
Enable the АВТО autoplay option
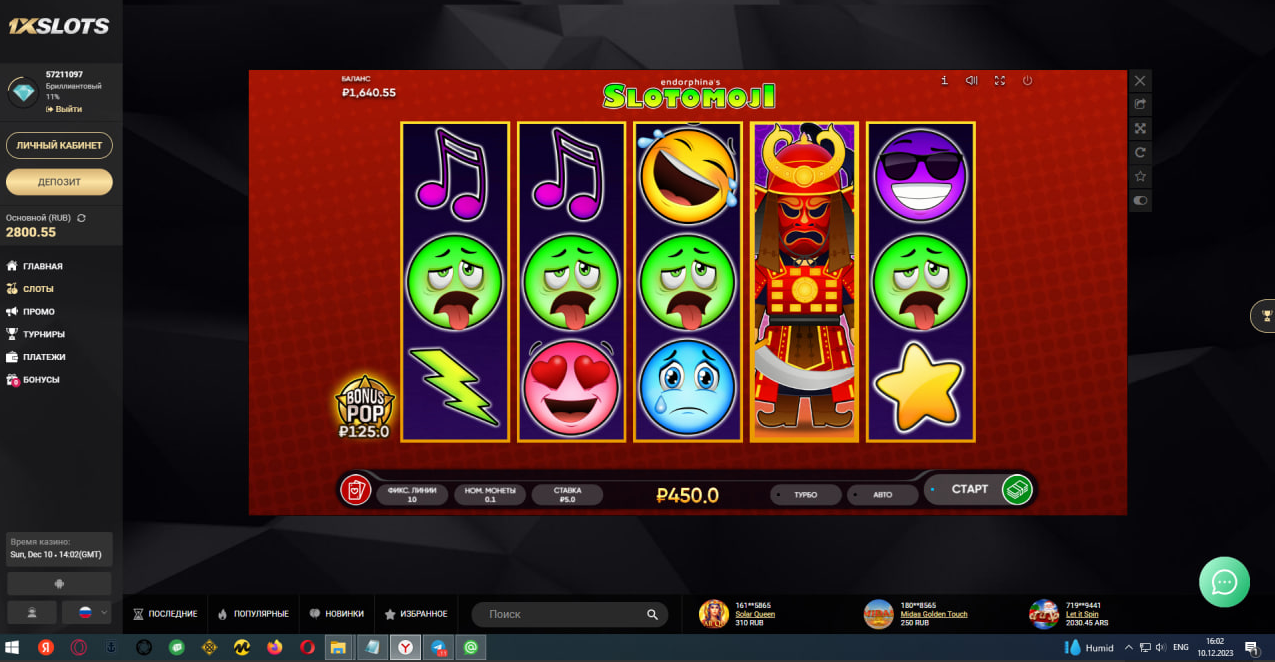[882, 495]
